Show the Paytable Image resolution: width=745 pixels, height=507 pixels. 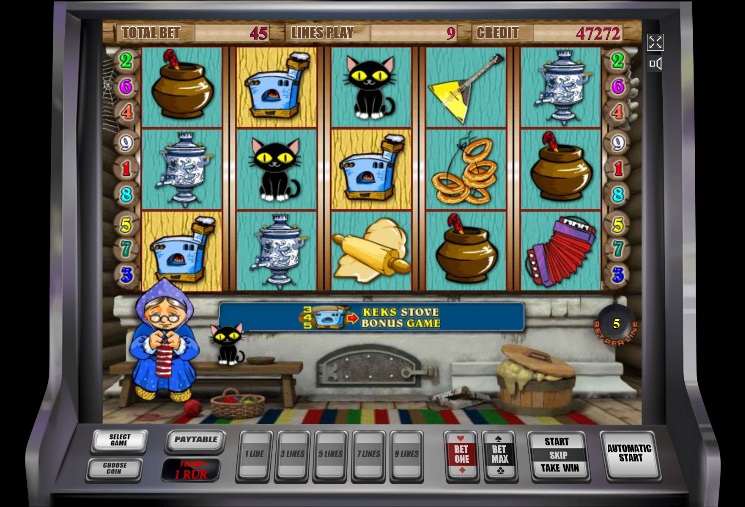point(193,439)
